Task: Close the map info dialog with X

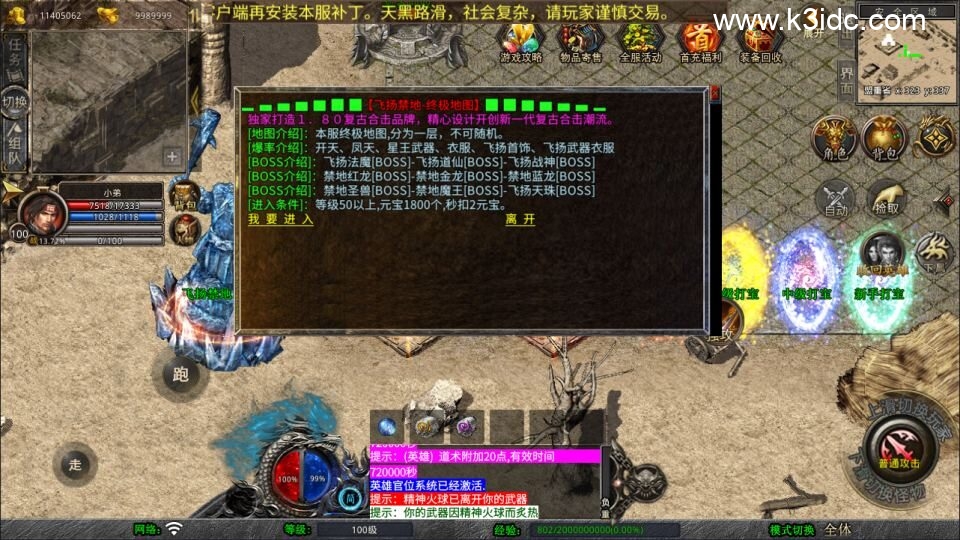Action: (714, 95)
